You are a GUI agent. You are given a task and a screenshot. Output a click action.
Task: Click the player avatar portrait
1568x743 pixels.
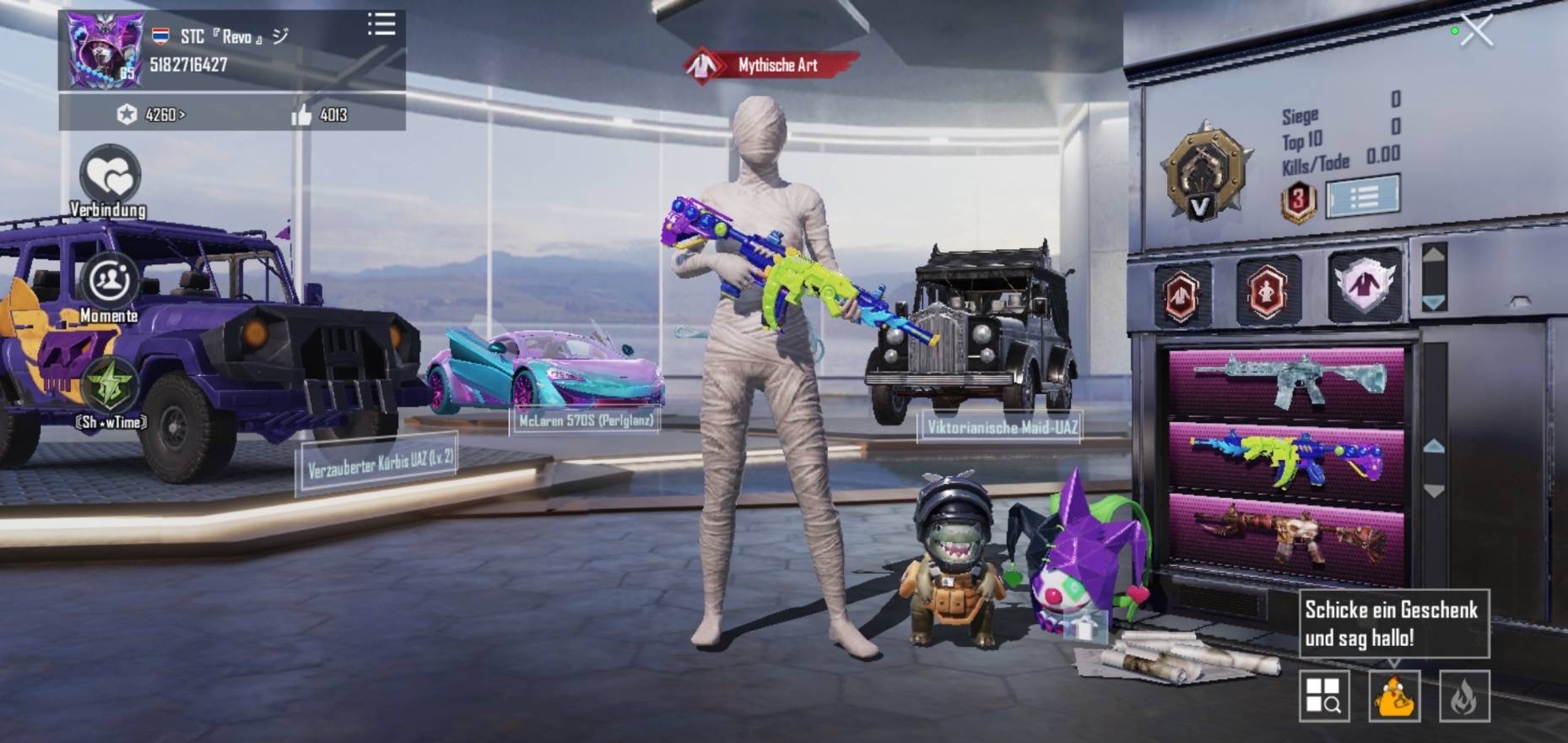[105, 51]
